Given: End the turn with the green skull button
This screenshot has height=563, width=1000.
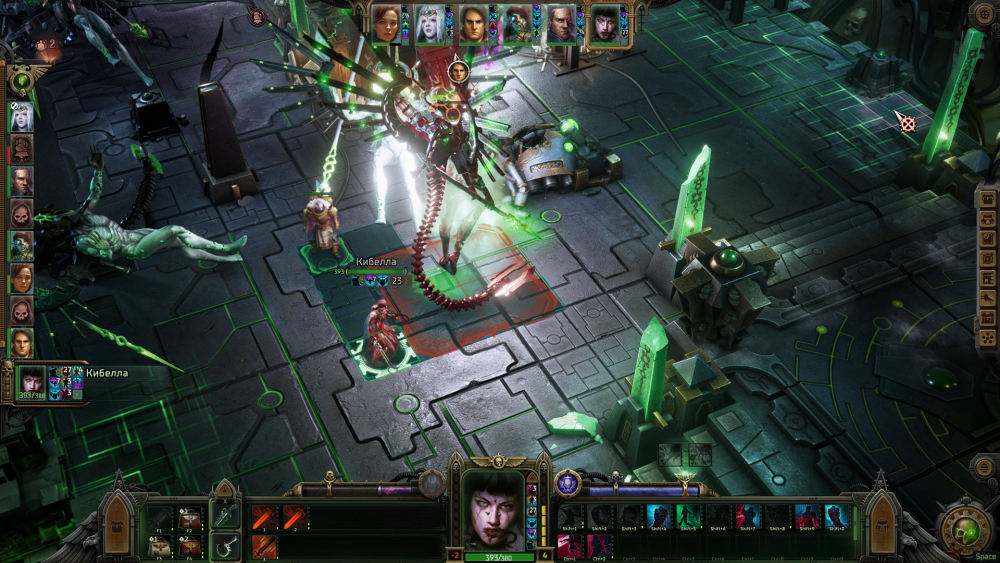Looking at the screenshot, I should pos(965,529).
